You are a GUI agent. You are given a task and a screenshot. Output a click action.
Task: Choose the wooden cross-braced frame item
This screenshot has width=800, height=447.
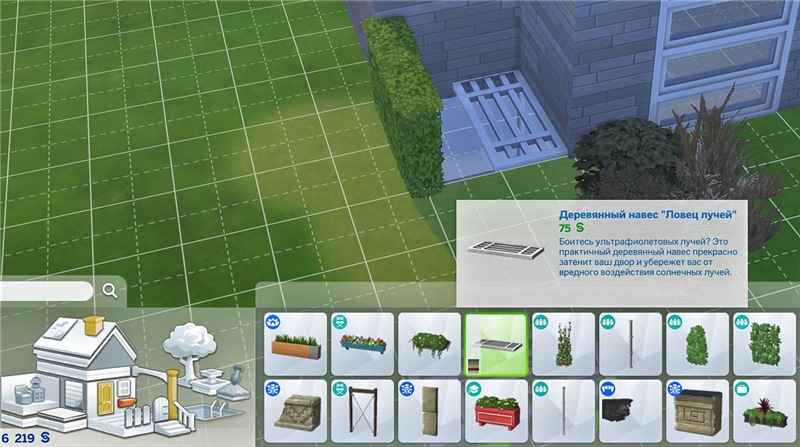tap(362, 411)
